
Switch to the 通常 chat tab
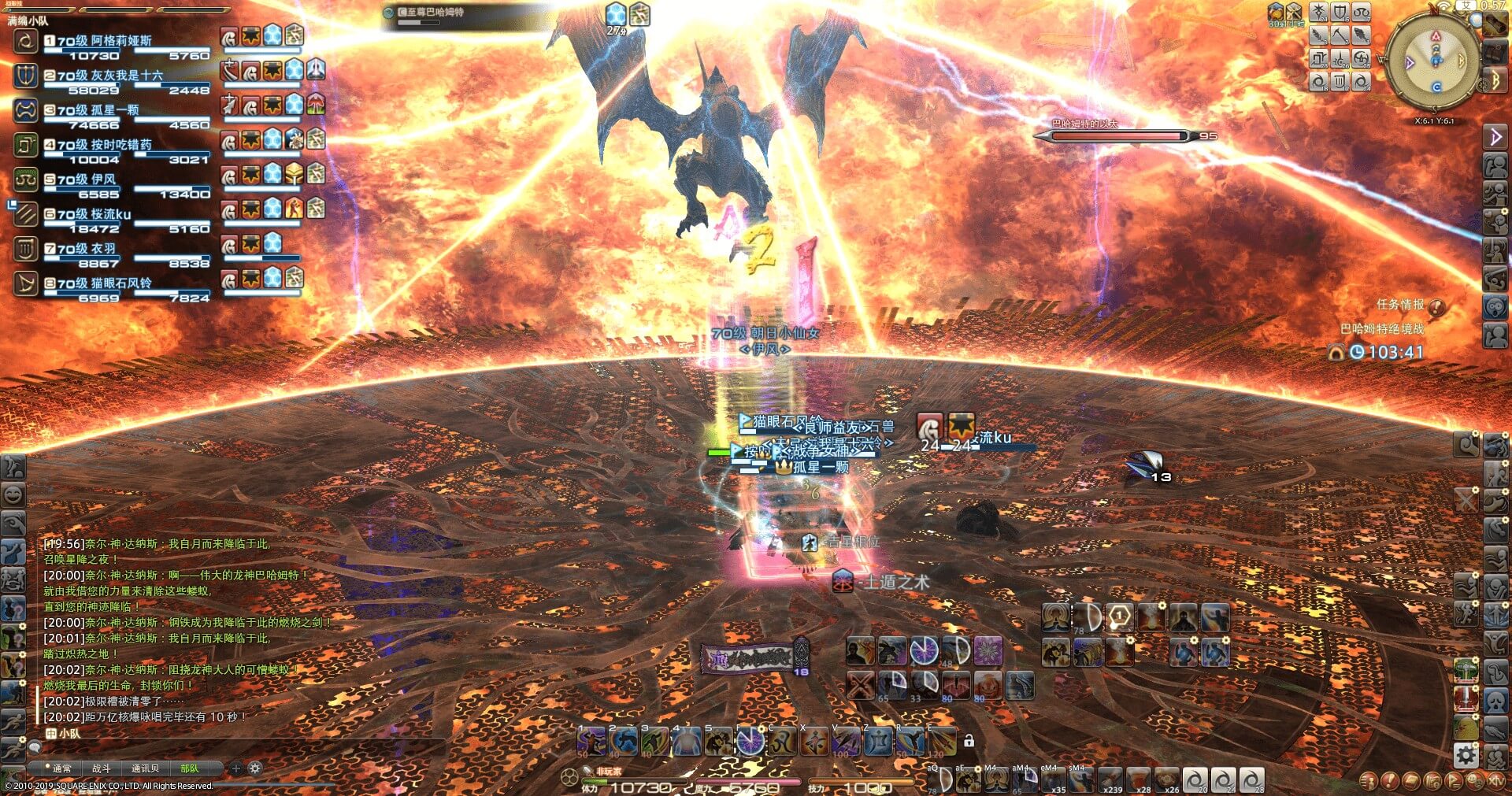[61, 768]
